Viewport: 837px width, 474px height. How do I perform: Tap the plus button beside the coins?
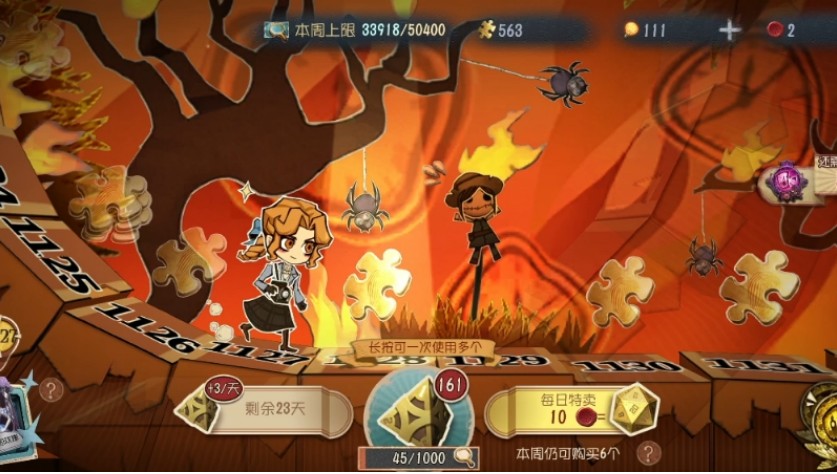pyautogui.click(x=730, y=30)
